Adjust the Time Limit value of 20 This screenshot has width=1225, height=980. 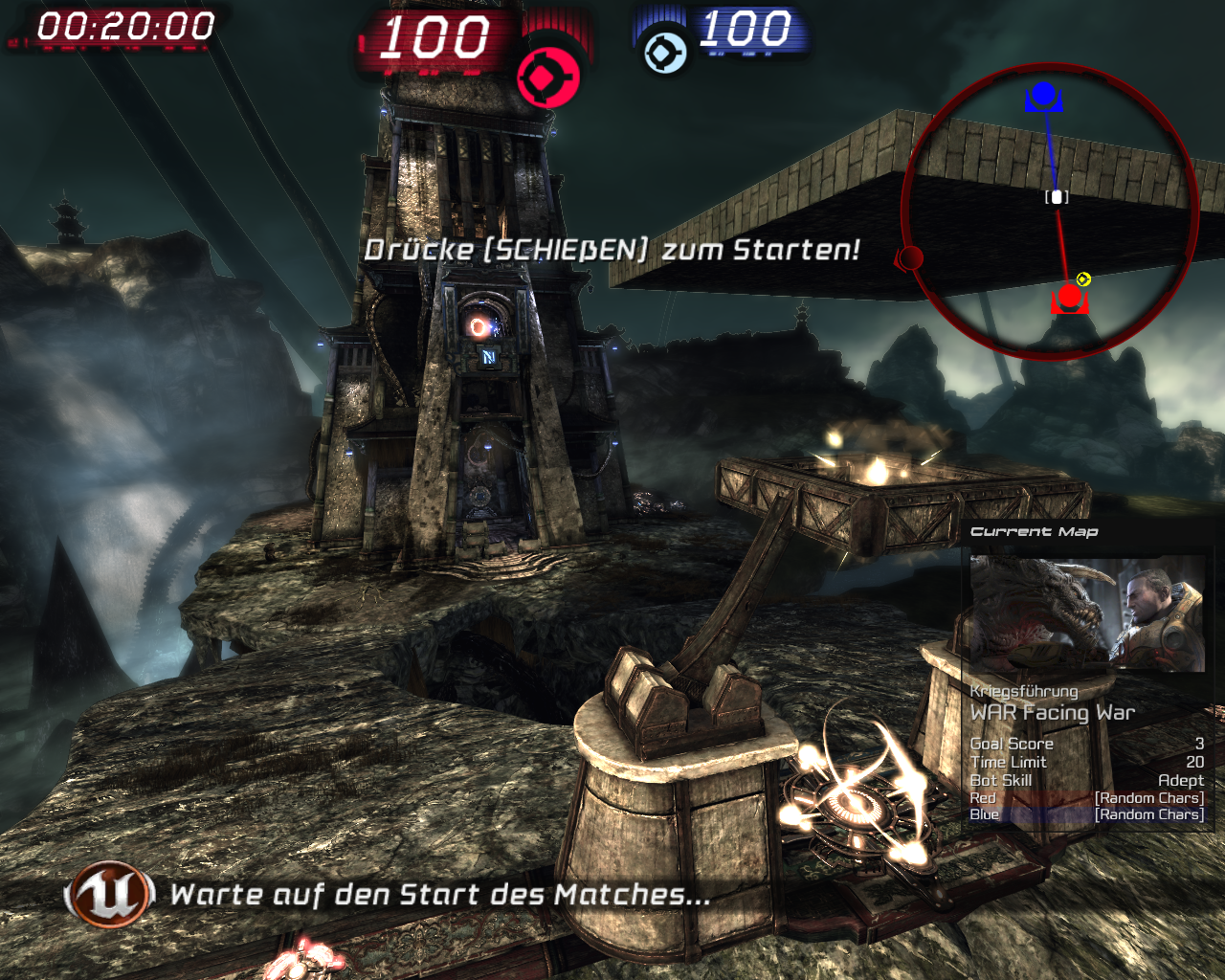1192,762
